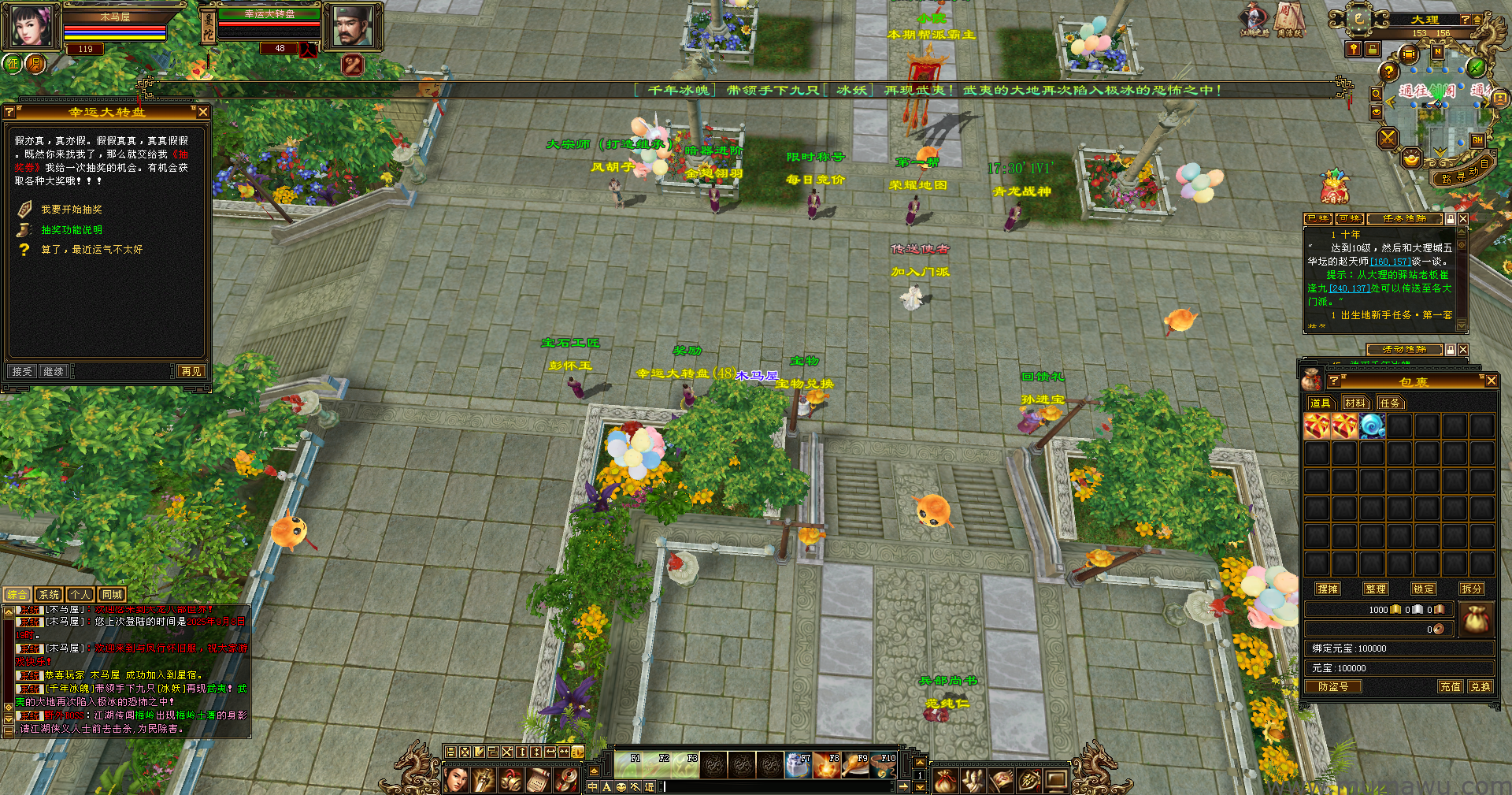This screenshot has width=1512, height=795.
Task: Decline with 算了，最近运气不太好
Action: (x=91, y=250)
